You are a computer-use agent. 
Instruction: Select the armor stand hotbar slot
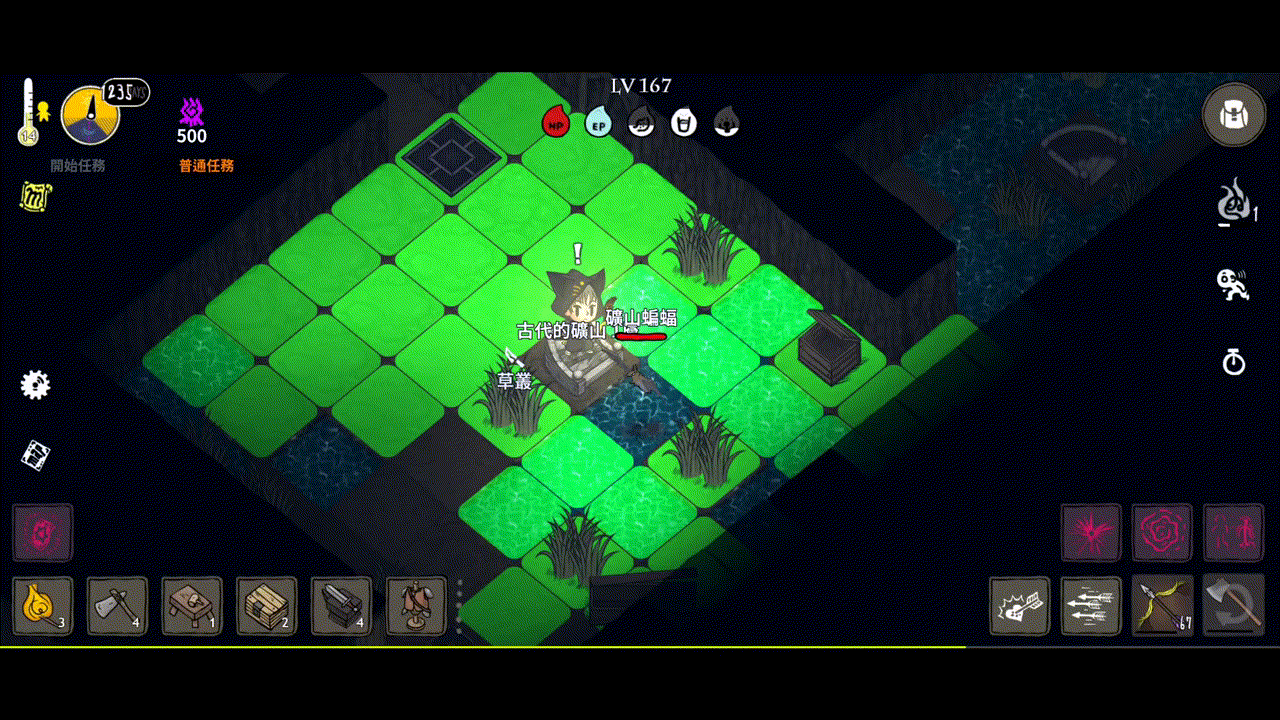tap(416, 606)
